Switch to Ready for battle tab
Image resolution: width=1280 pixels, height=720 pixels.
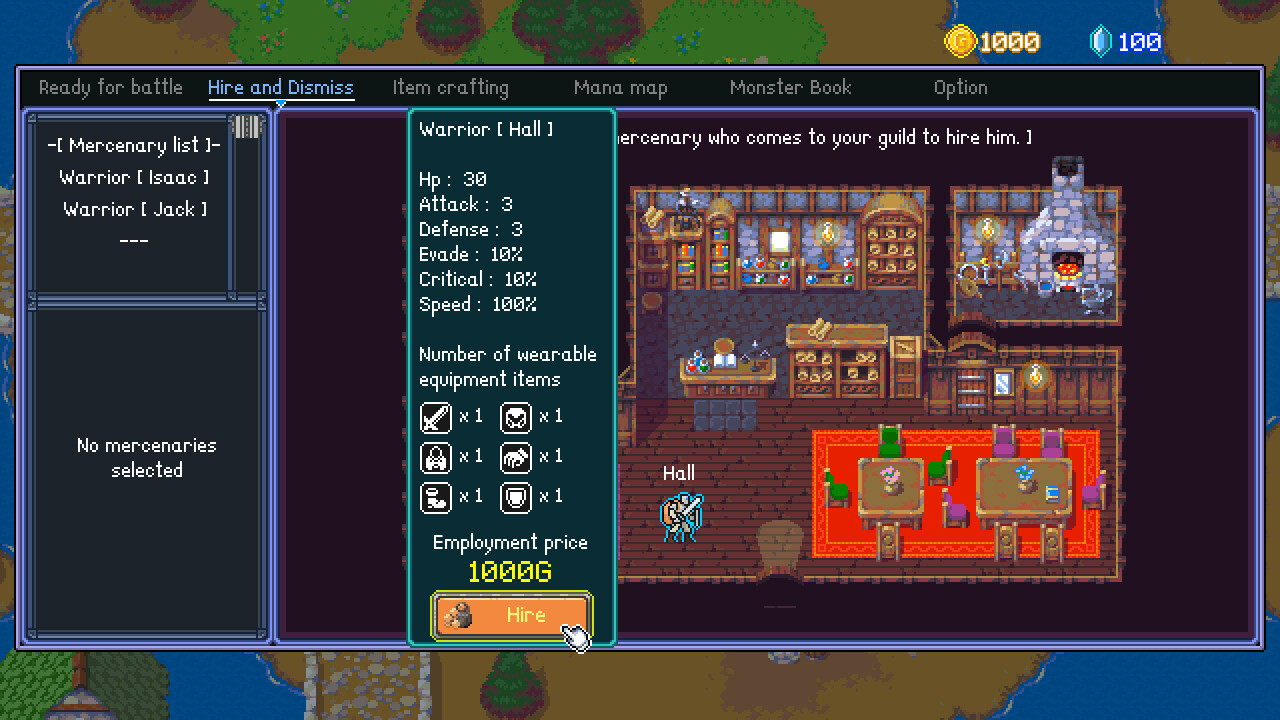[x=110, y=87]
